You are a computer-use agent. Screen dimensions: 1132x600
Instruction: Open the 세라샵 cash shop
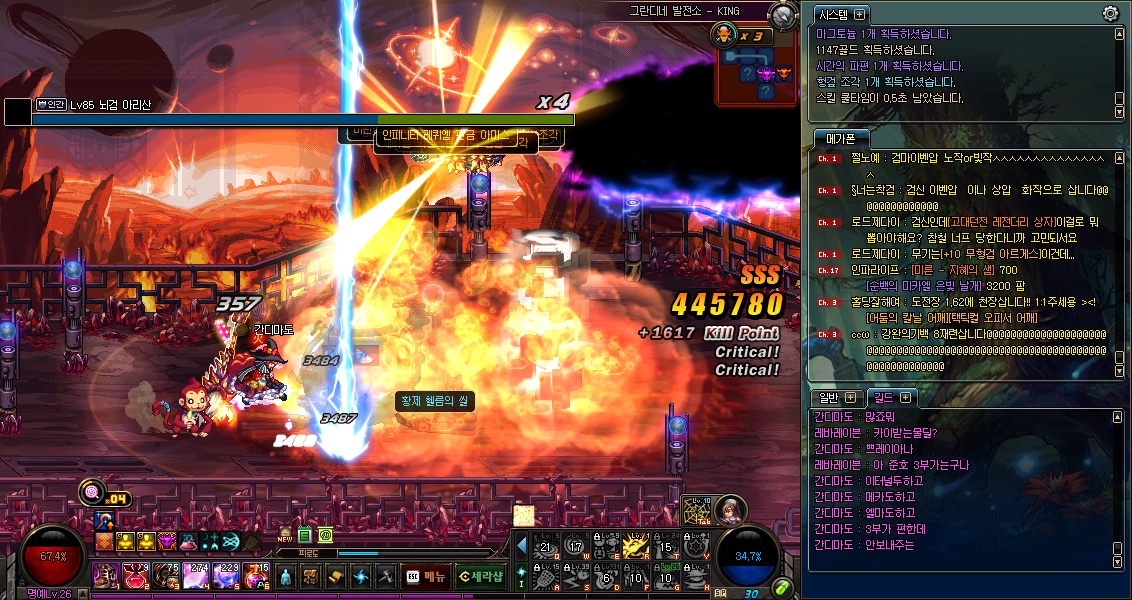point(481,576)
